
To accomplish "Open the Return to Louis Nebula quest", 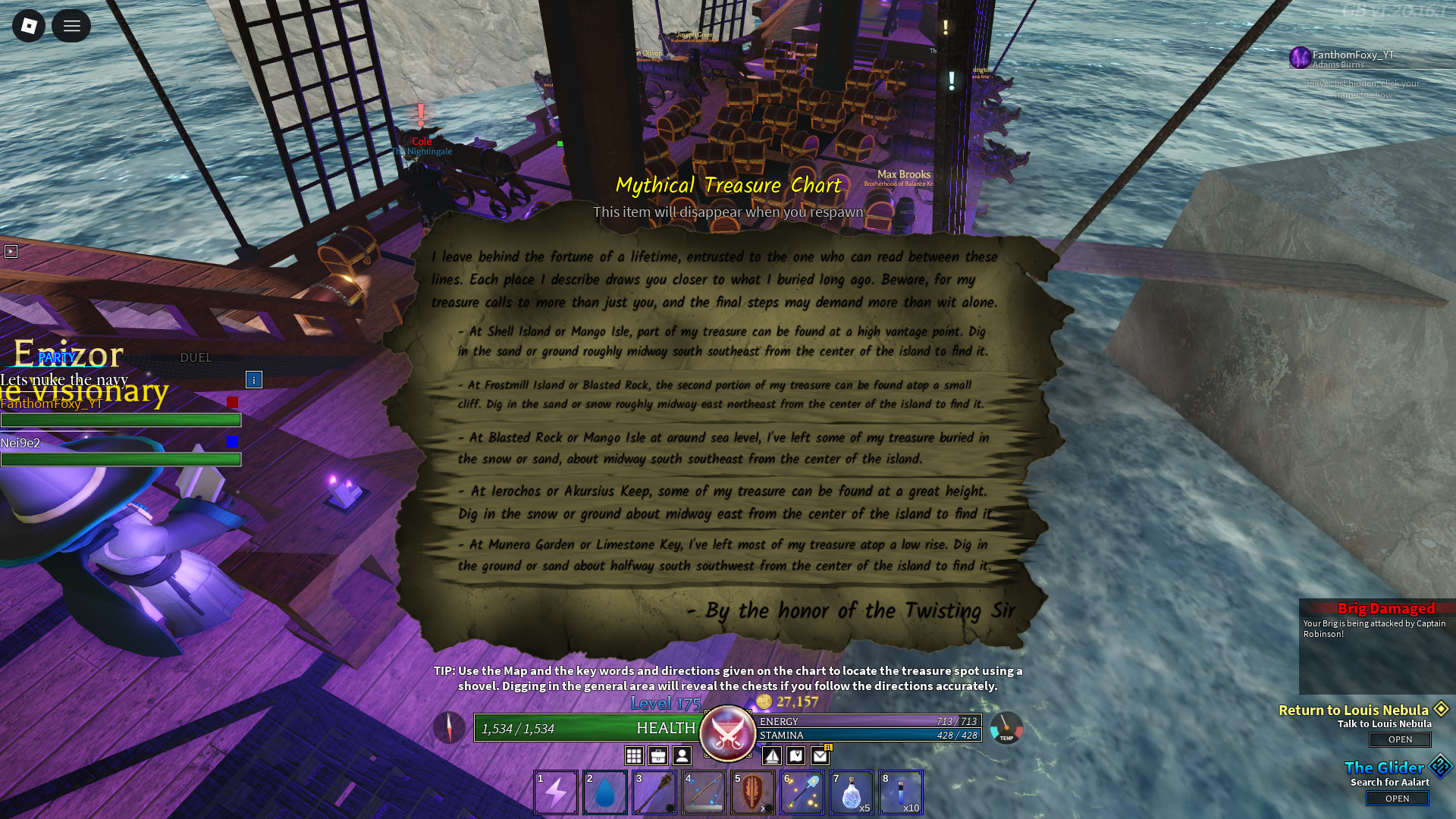I will [x=1400, y=739].
